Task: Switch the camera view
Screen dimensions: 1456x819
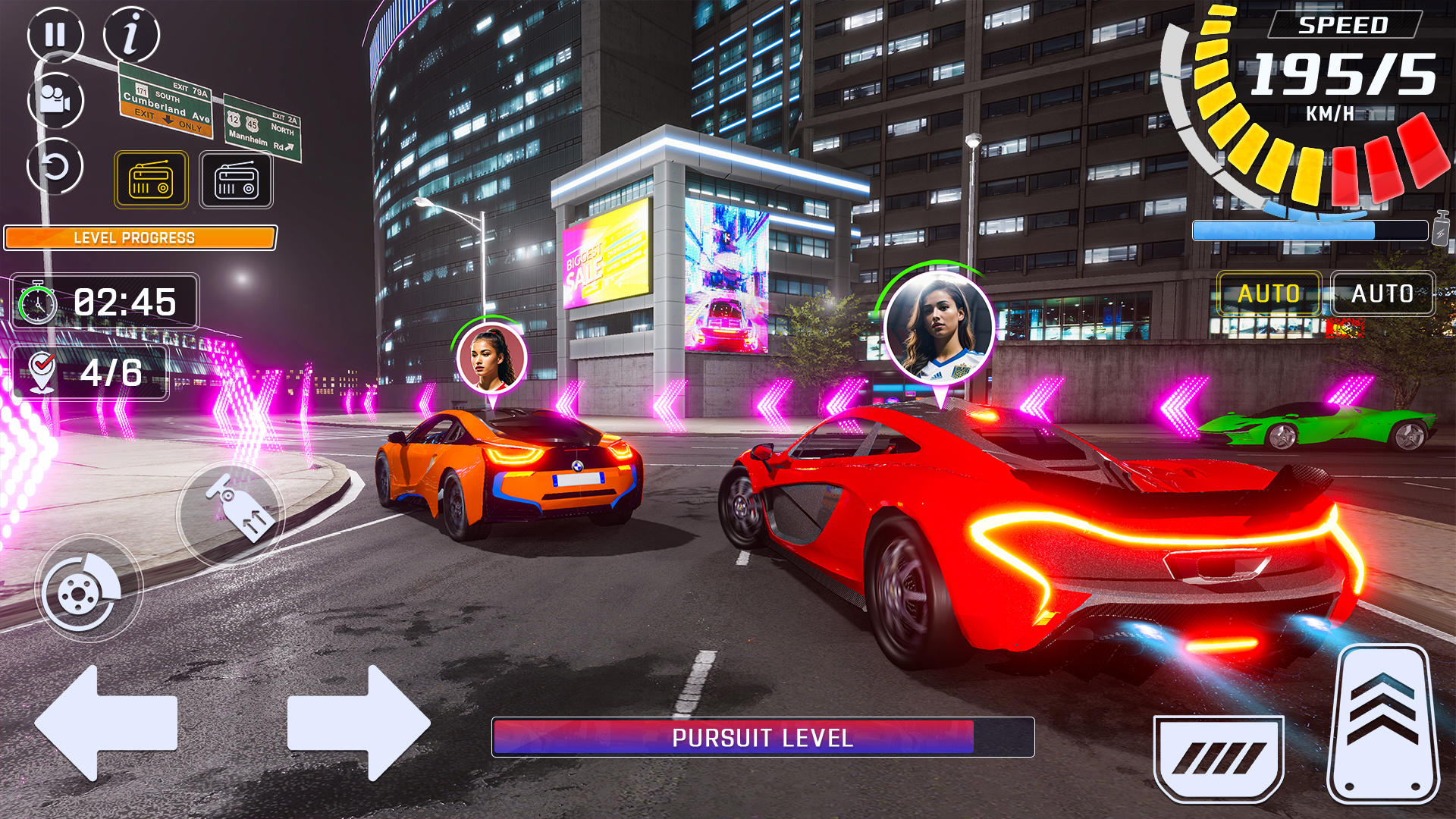Action: point(55,99)
